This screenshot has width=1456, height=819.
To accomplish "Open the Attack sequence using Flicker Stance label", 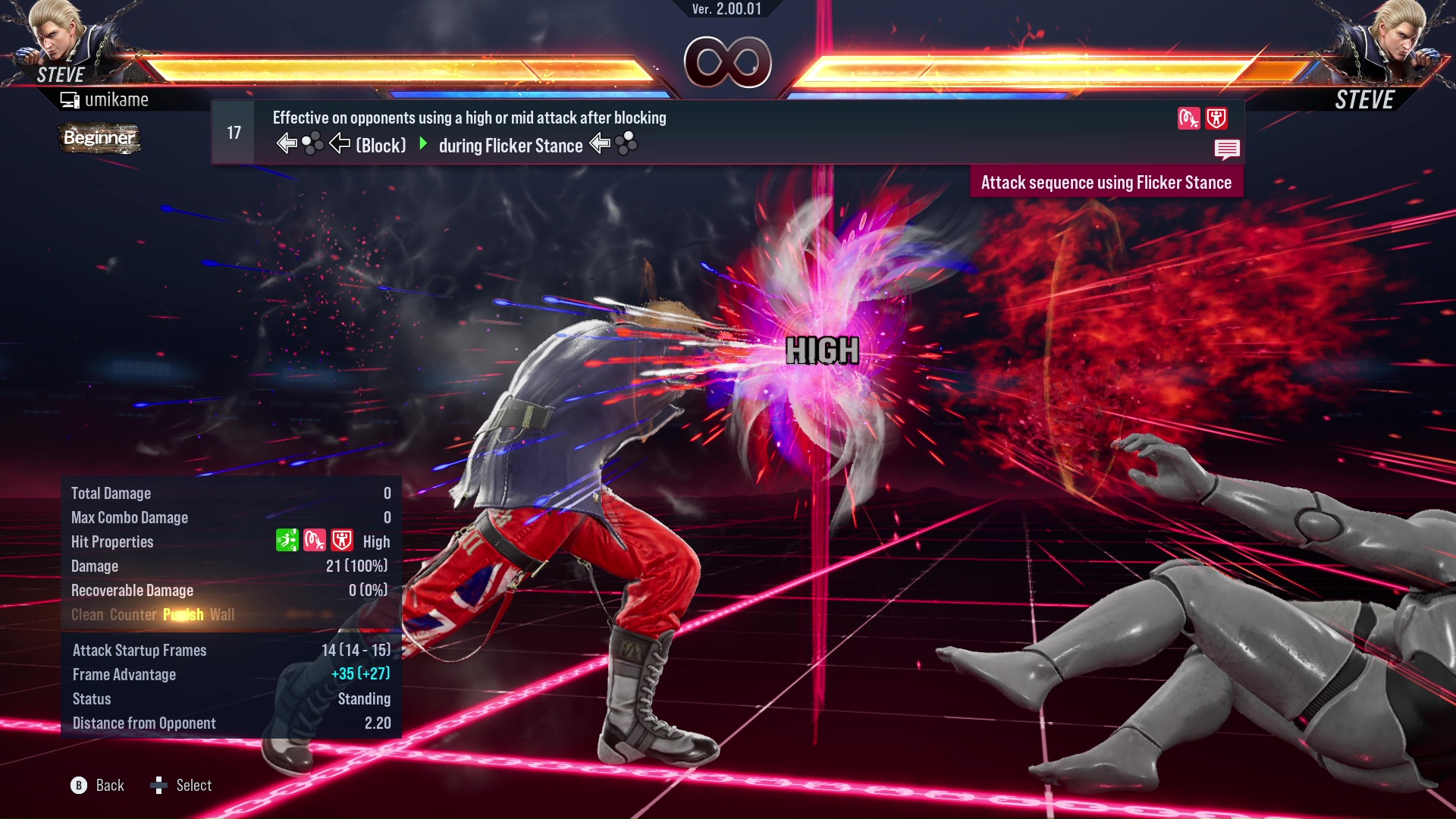I will [x=1106, y=182].
